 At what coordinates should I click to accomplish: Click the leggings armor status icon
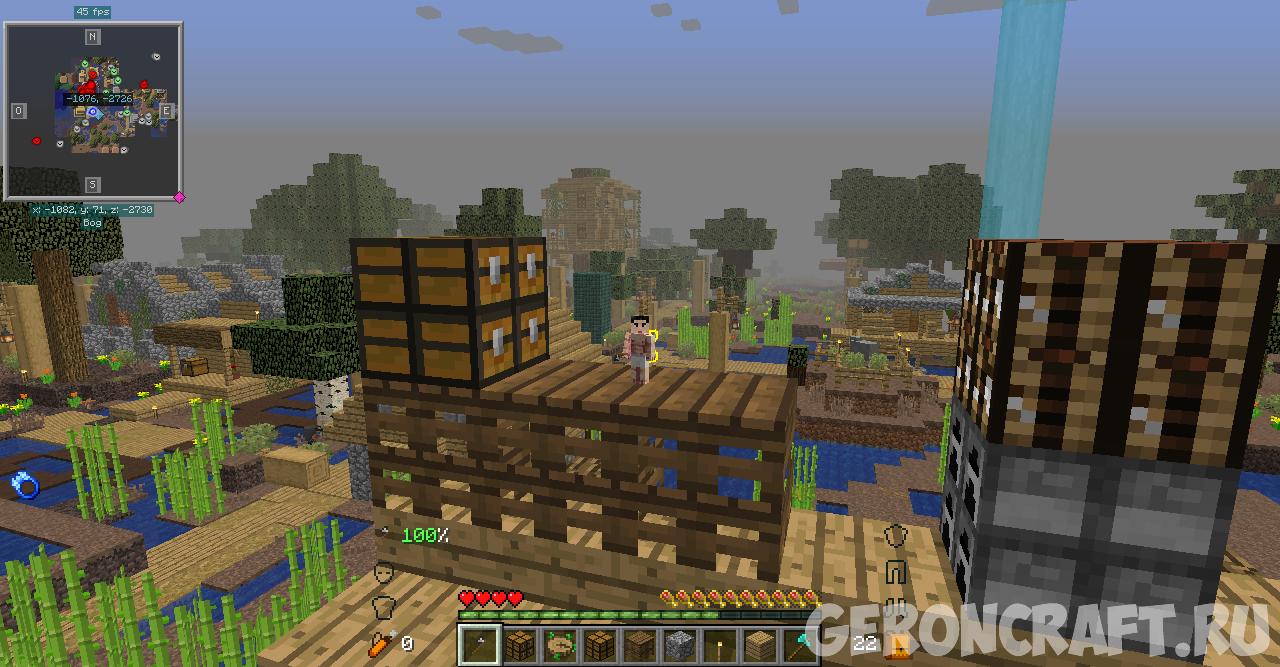point(896,572)
